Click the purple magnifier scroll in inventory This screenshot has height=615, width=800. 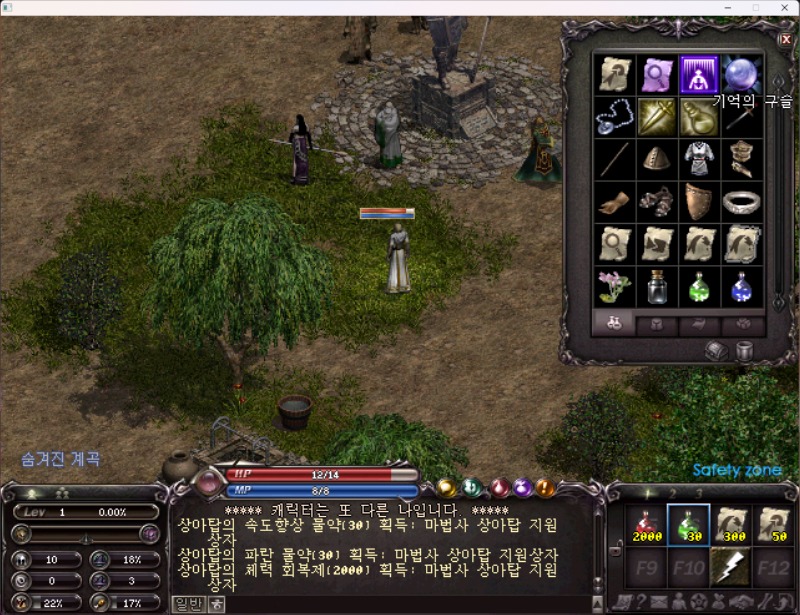[657, 74]
